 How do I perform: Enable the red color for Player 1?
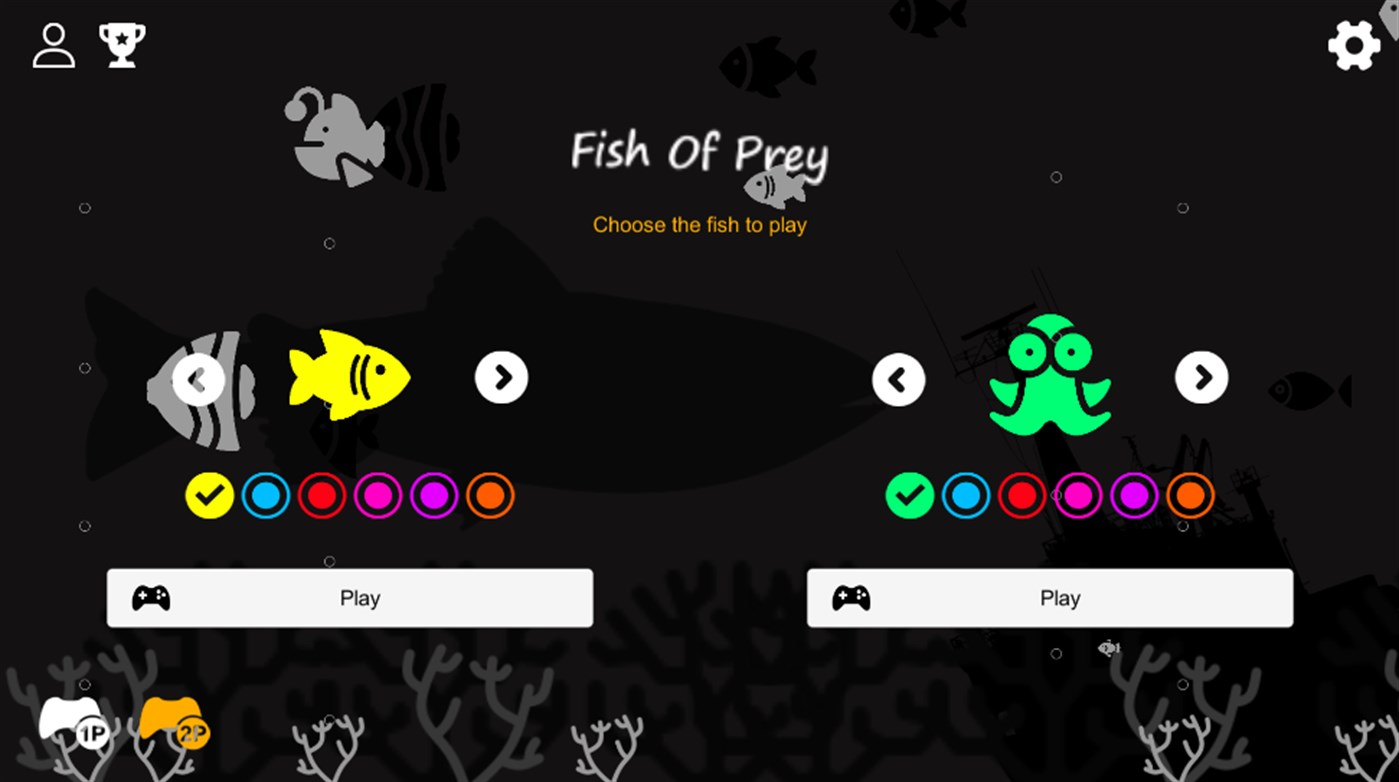pos(321,495)
